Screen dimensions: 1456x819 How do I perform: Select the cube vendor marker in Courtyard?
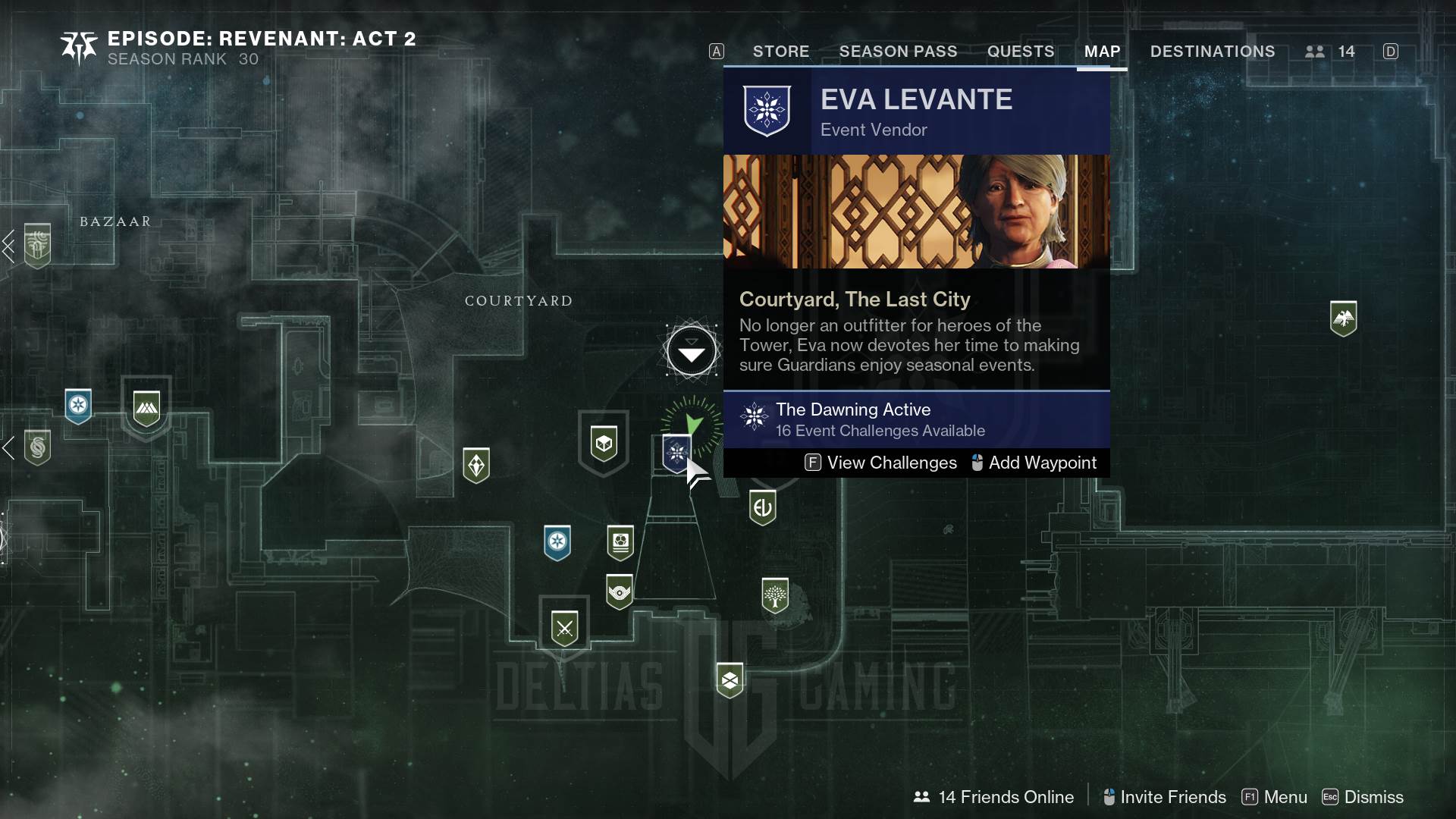[x=604, y=442]
